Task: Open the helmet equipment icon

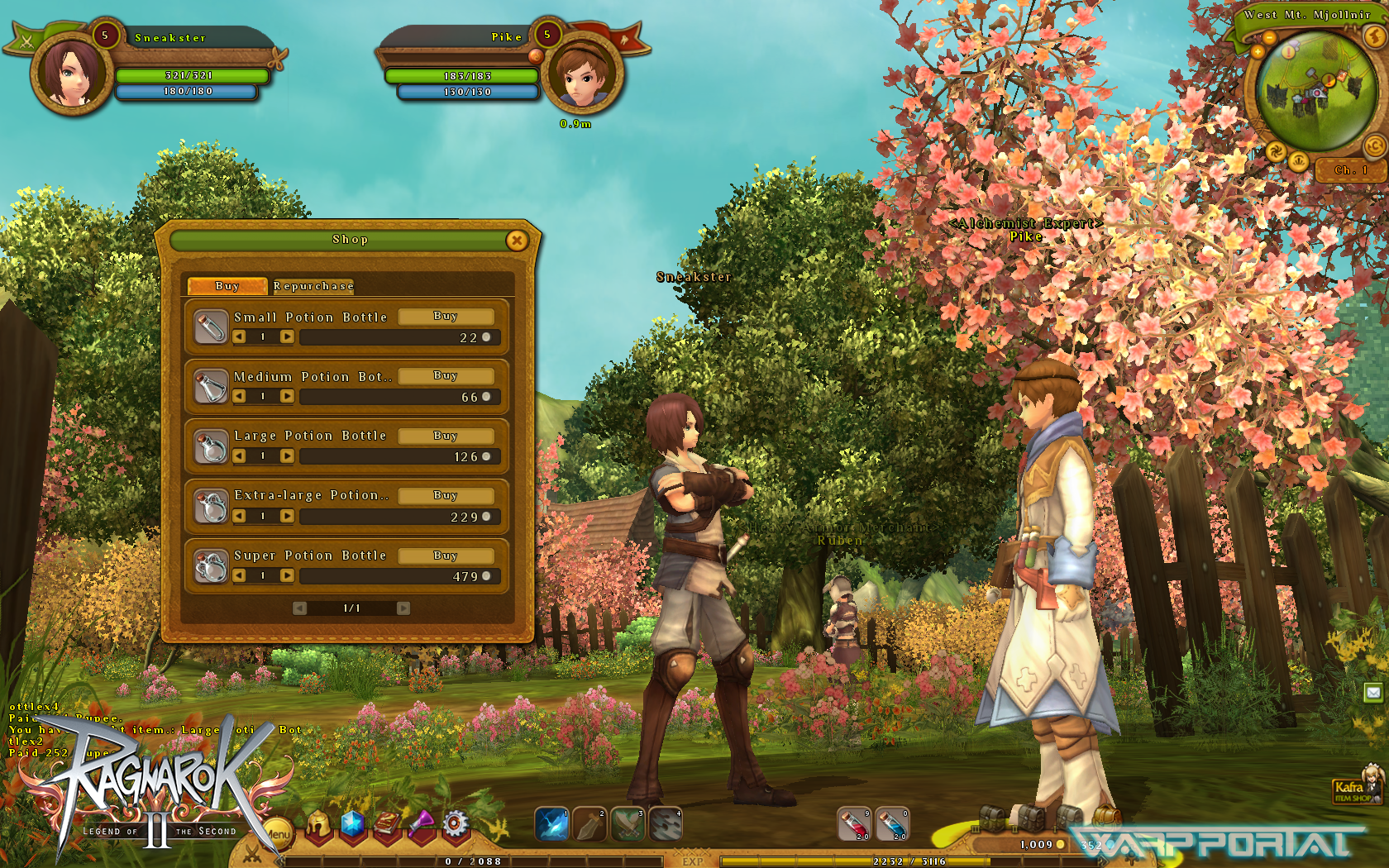Action: [318, 824]
